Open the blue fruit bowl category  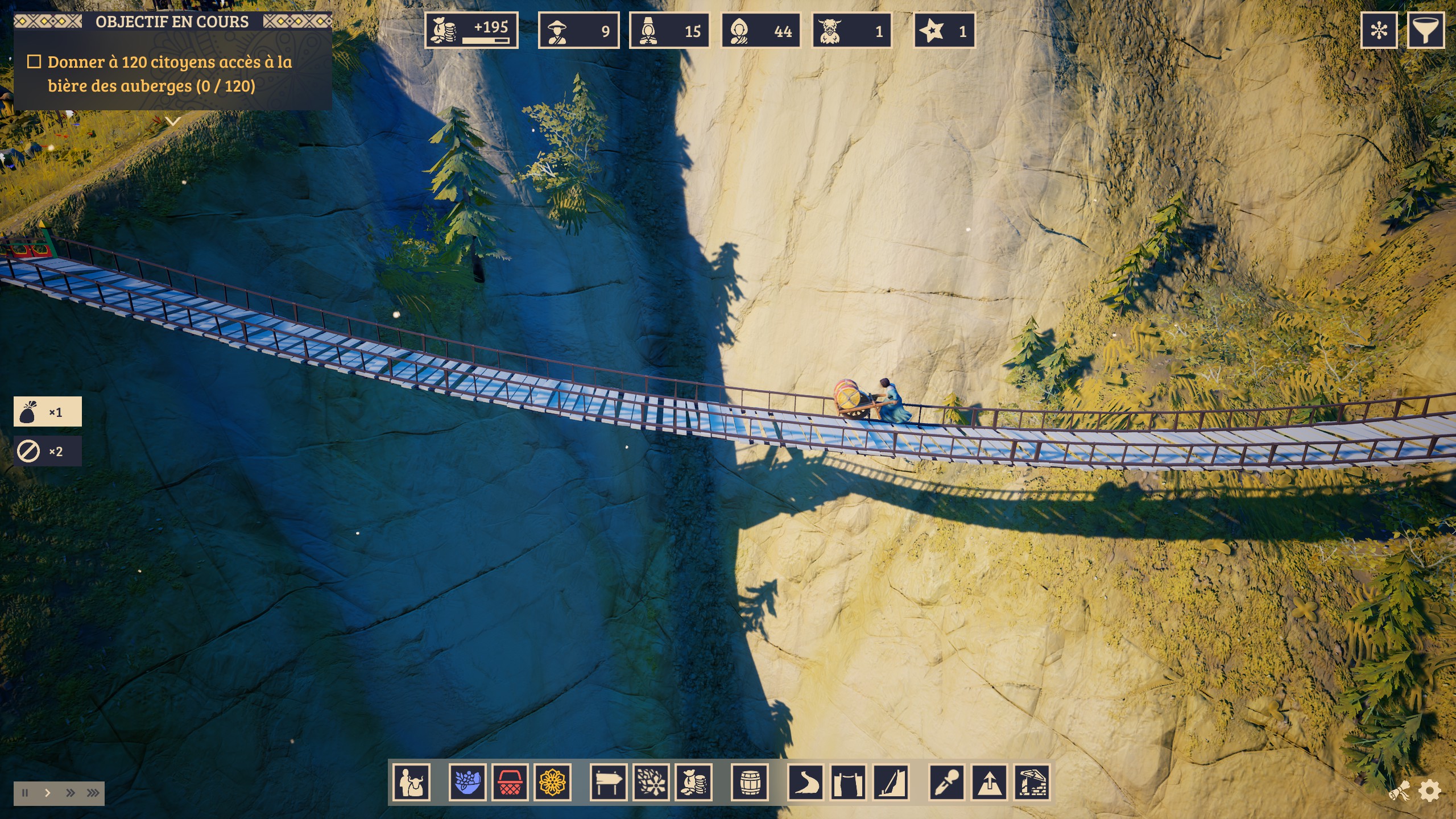[468, 783]
